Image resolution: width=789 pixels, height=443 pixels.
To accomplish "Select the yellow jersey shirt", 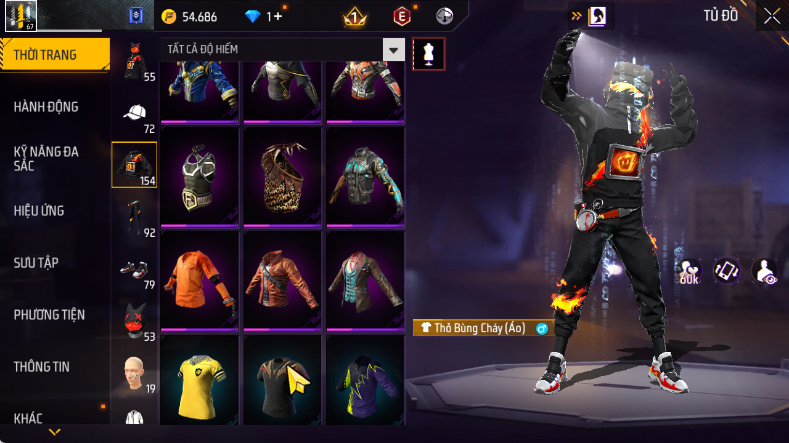I will point(199,383).
